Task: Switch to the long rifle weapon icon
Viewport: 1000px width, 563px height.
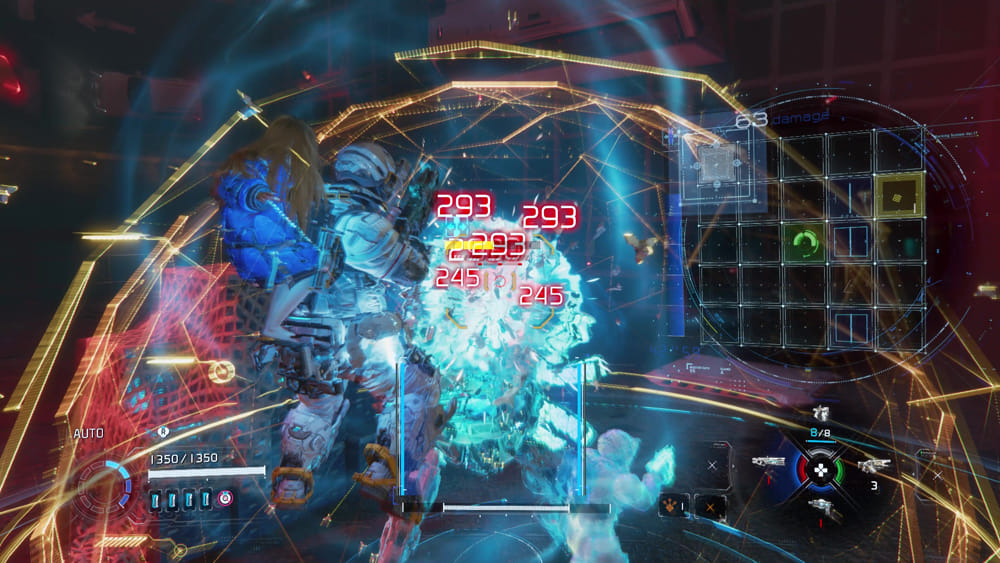Action: [x=768, y=462]
